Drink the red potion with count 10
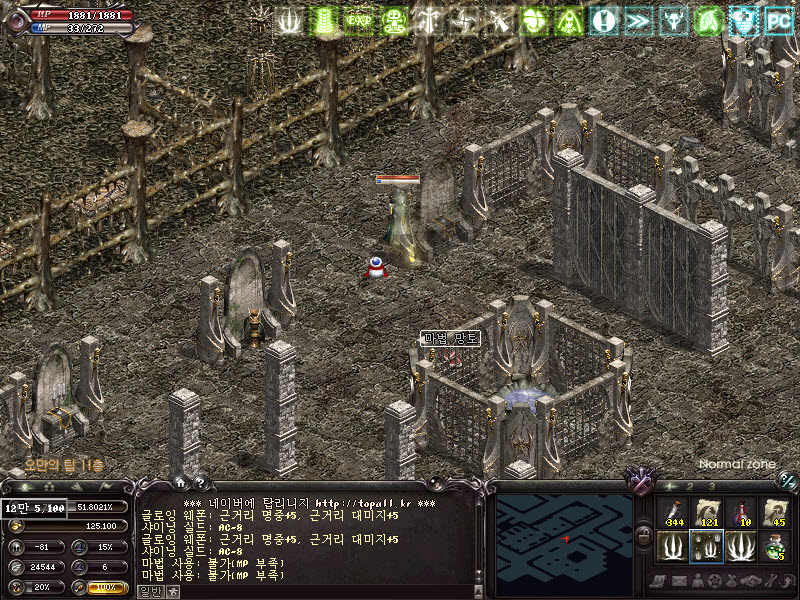The width and height of the screenshot is (800, 600). [741, 512]
